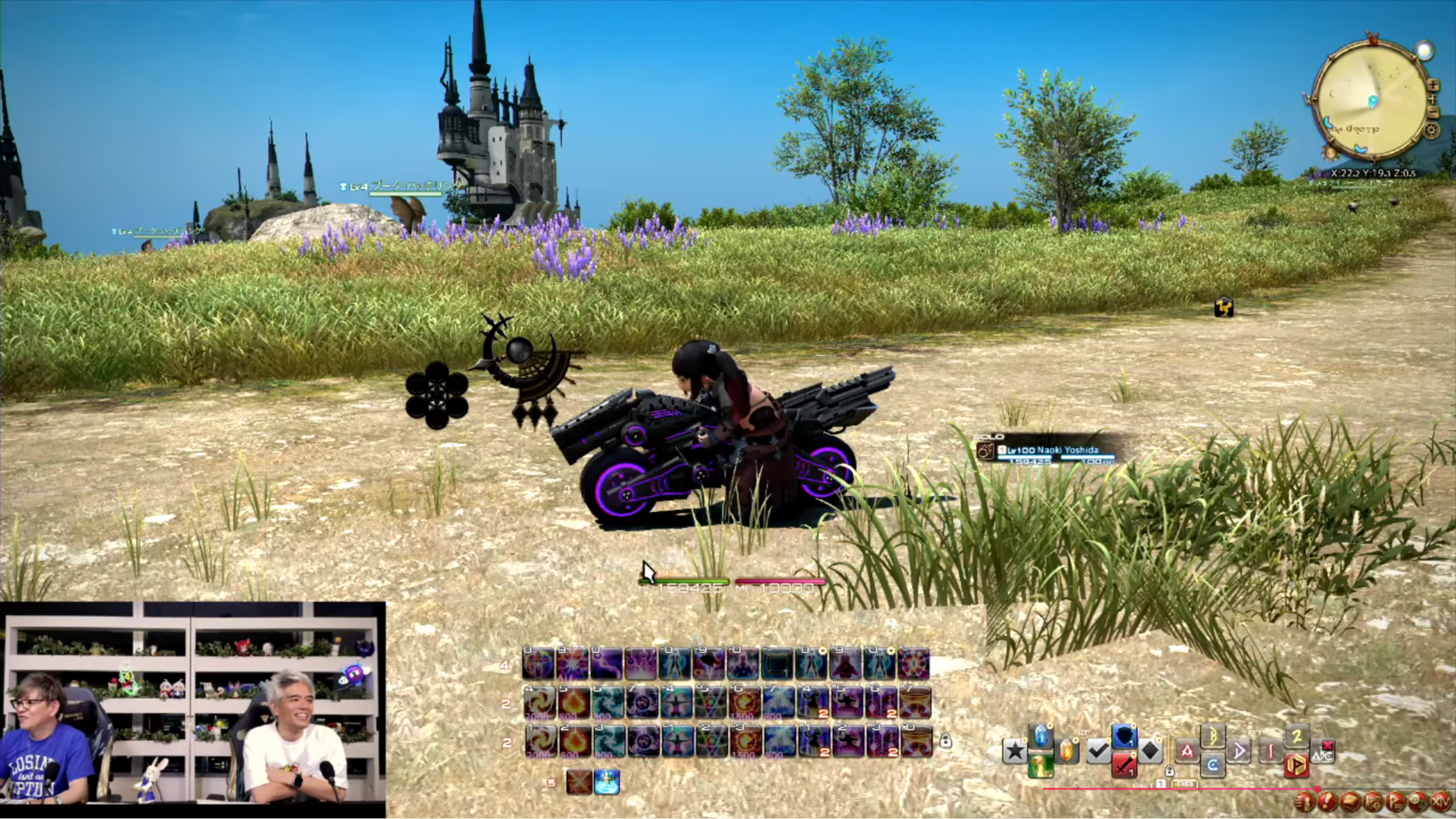The image size is (1456, 819).
Task: Click the black checkmark icon
Action: coord(1098,751)
